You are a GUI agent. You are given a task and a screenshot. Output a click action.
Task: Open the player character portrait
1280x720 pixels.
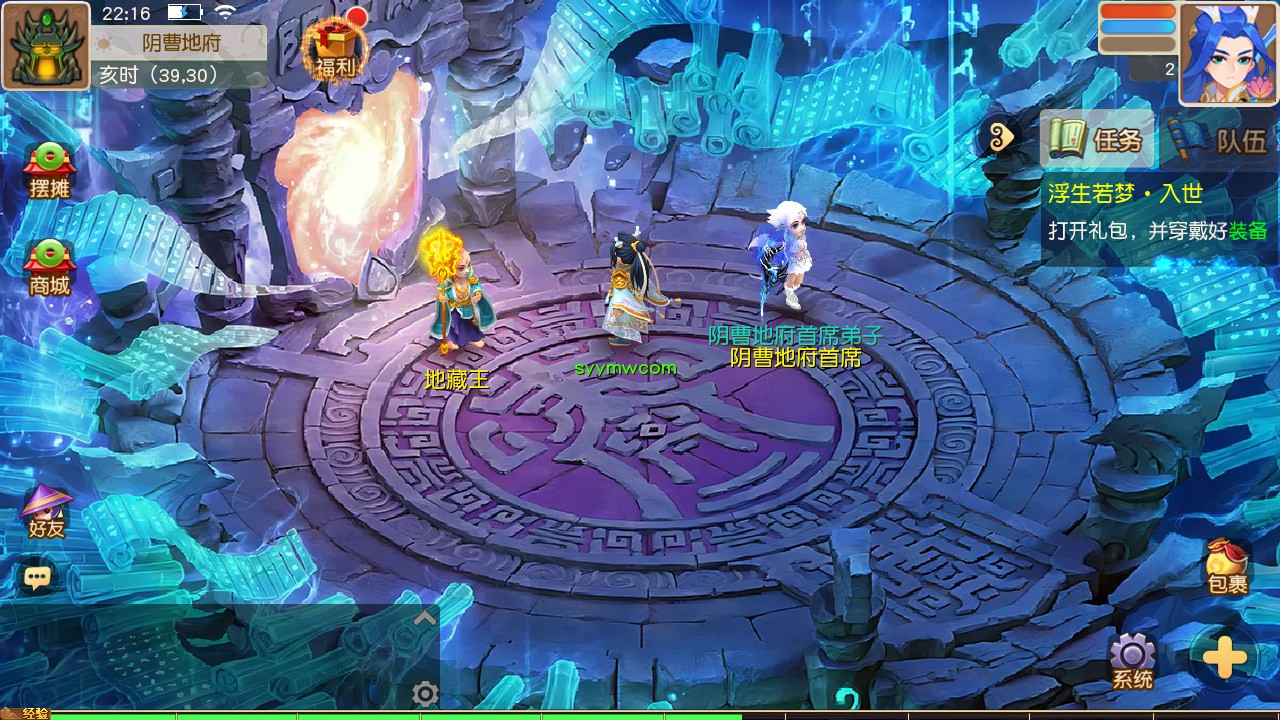[1228, 52]
